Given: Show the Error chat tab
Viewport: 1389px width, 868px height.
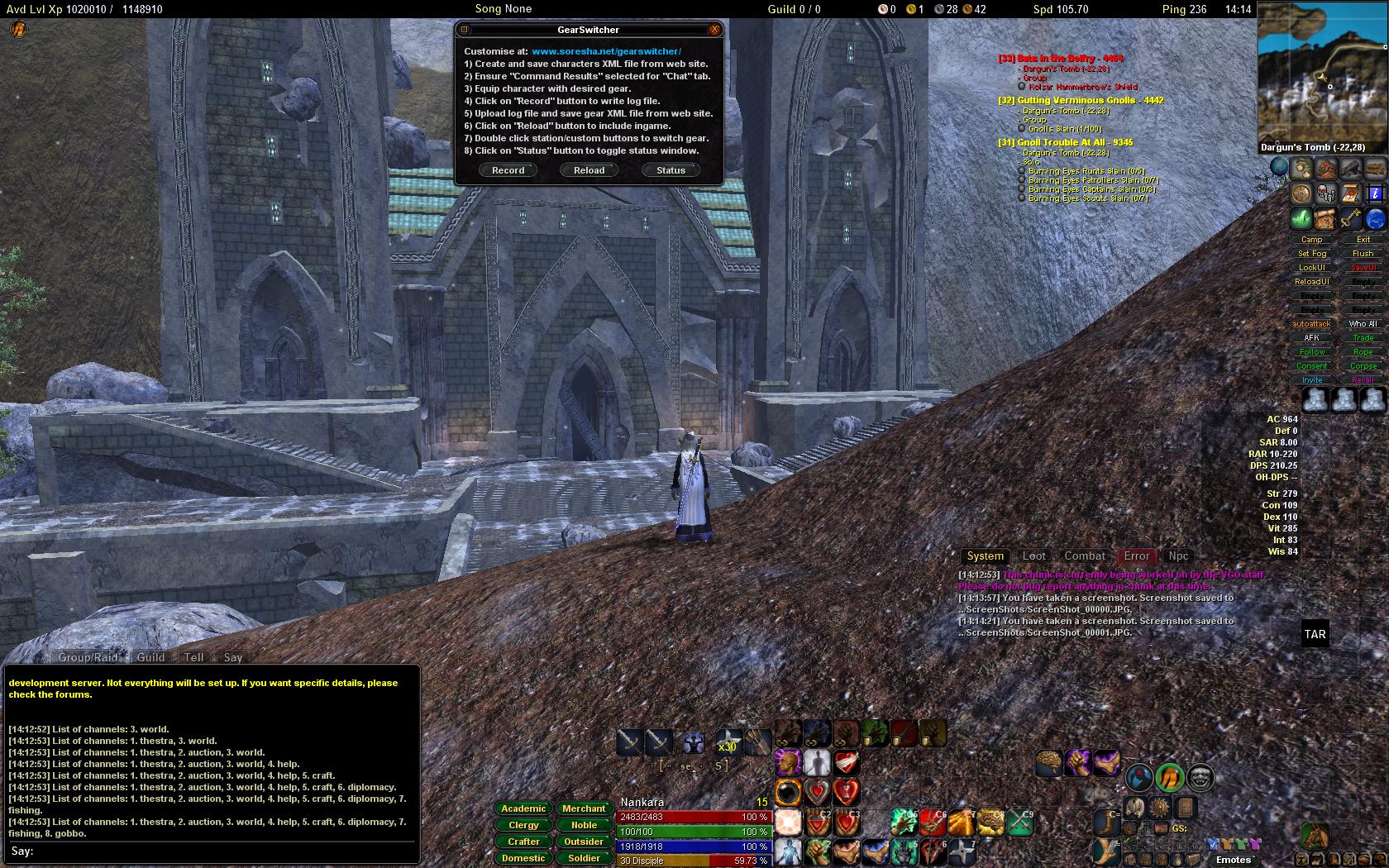Looking at the screenshot, I should click(1136, 556).
